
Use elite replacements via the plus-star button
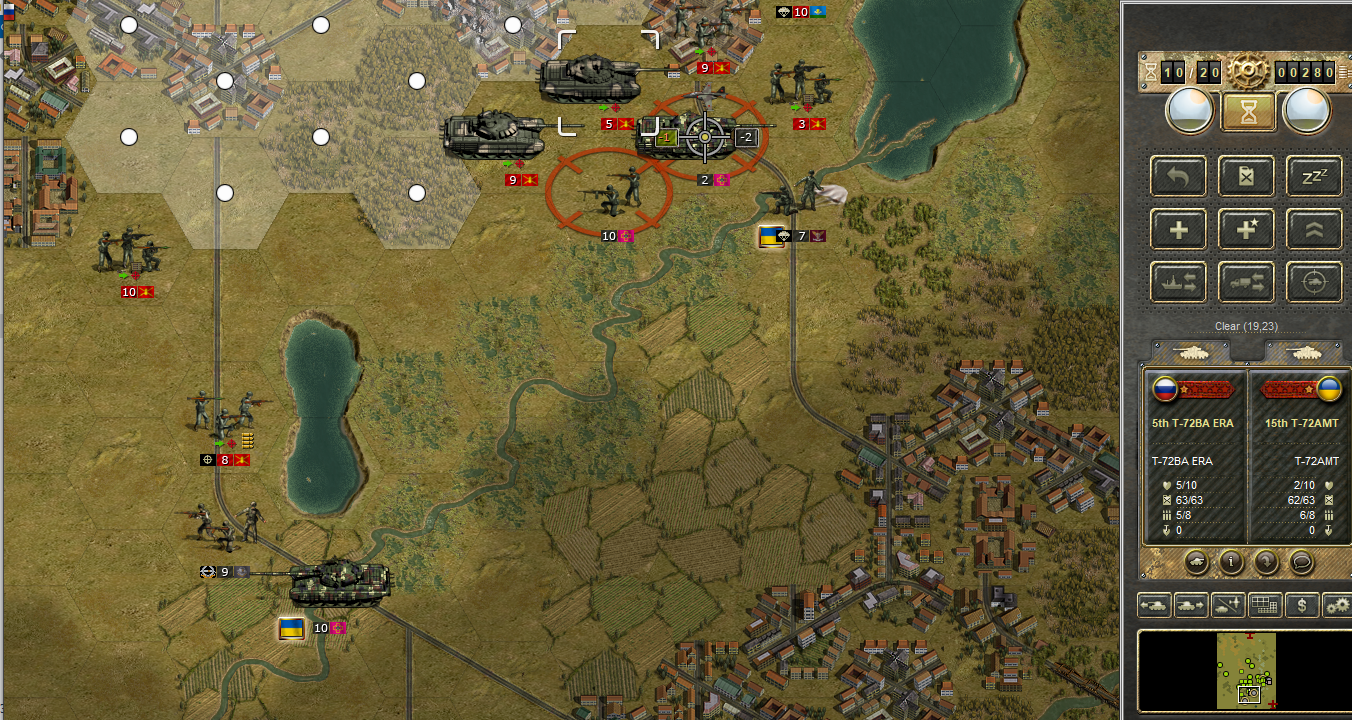pos(1247,230)
